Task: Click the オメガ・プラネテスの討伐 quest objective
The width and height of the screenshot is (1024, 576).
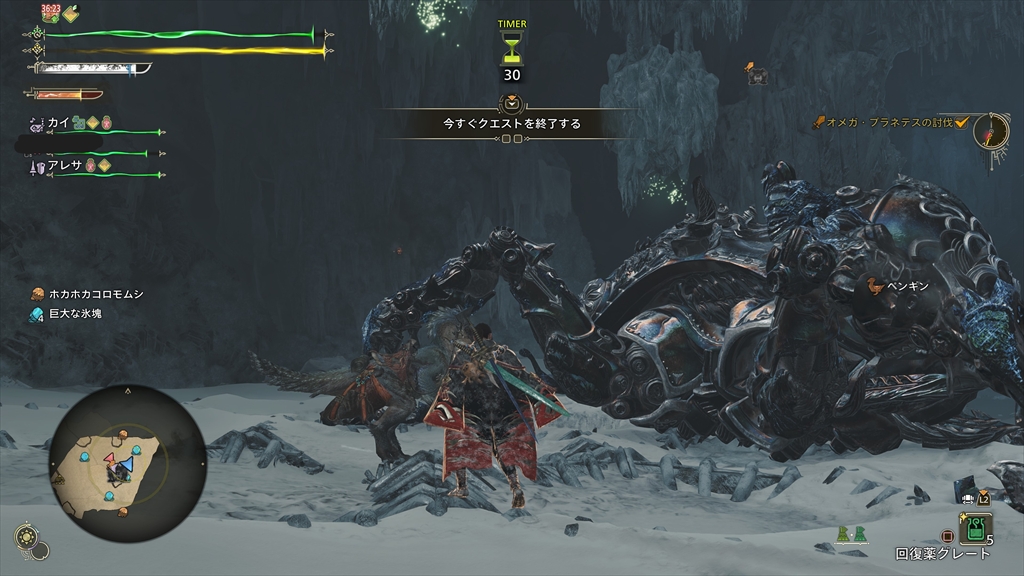Action: tap(889, 122)
